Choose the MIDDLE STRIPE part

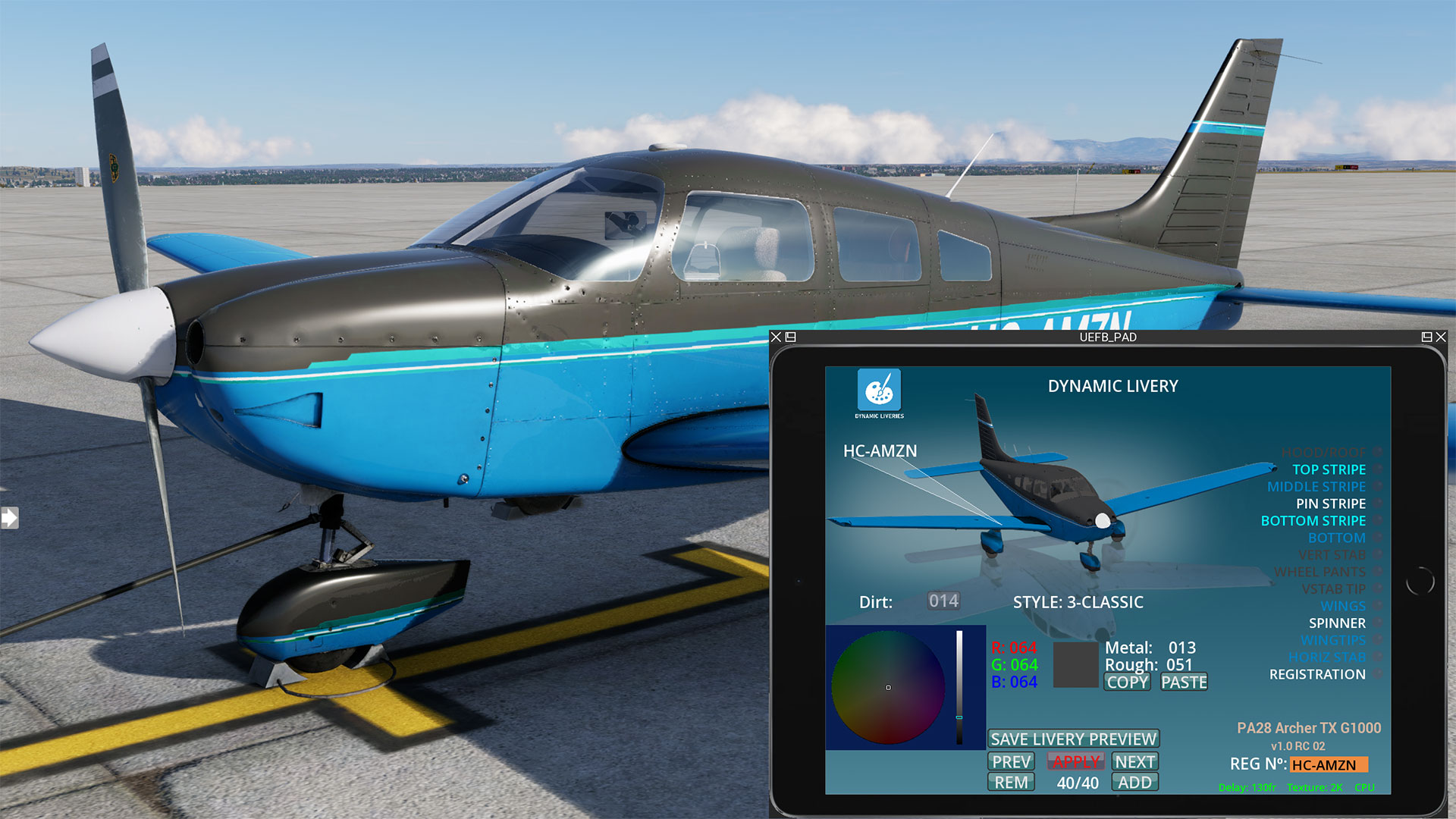(x=1316, y=487)
